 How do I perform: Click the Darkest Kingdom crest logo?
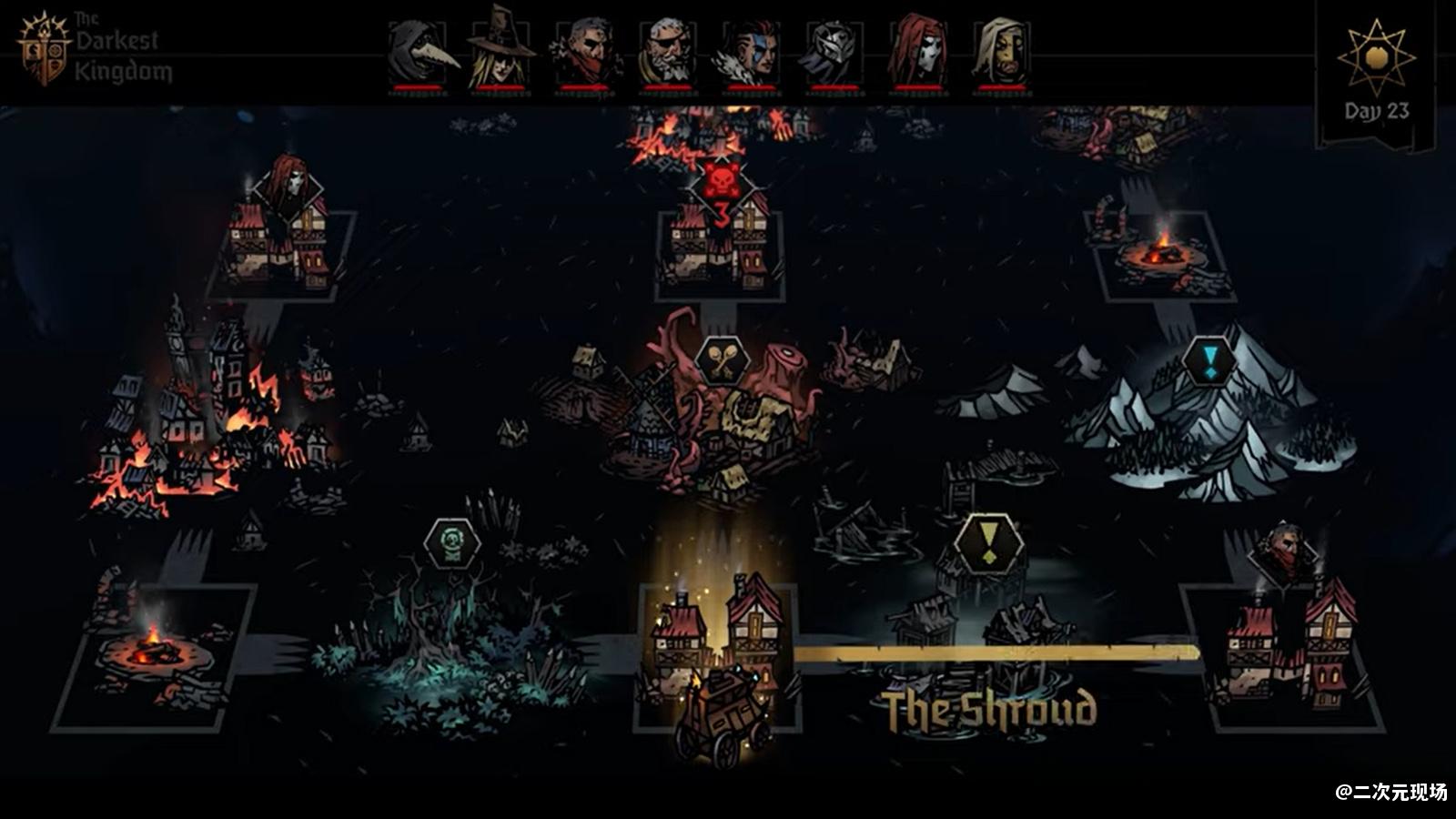tap(43, 49)
